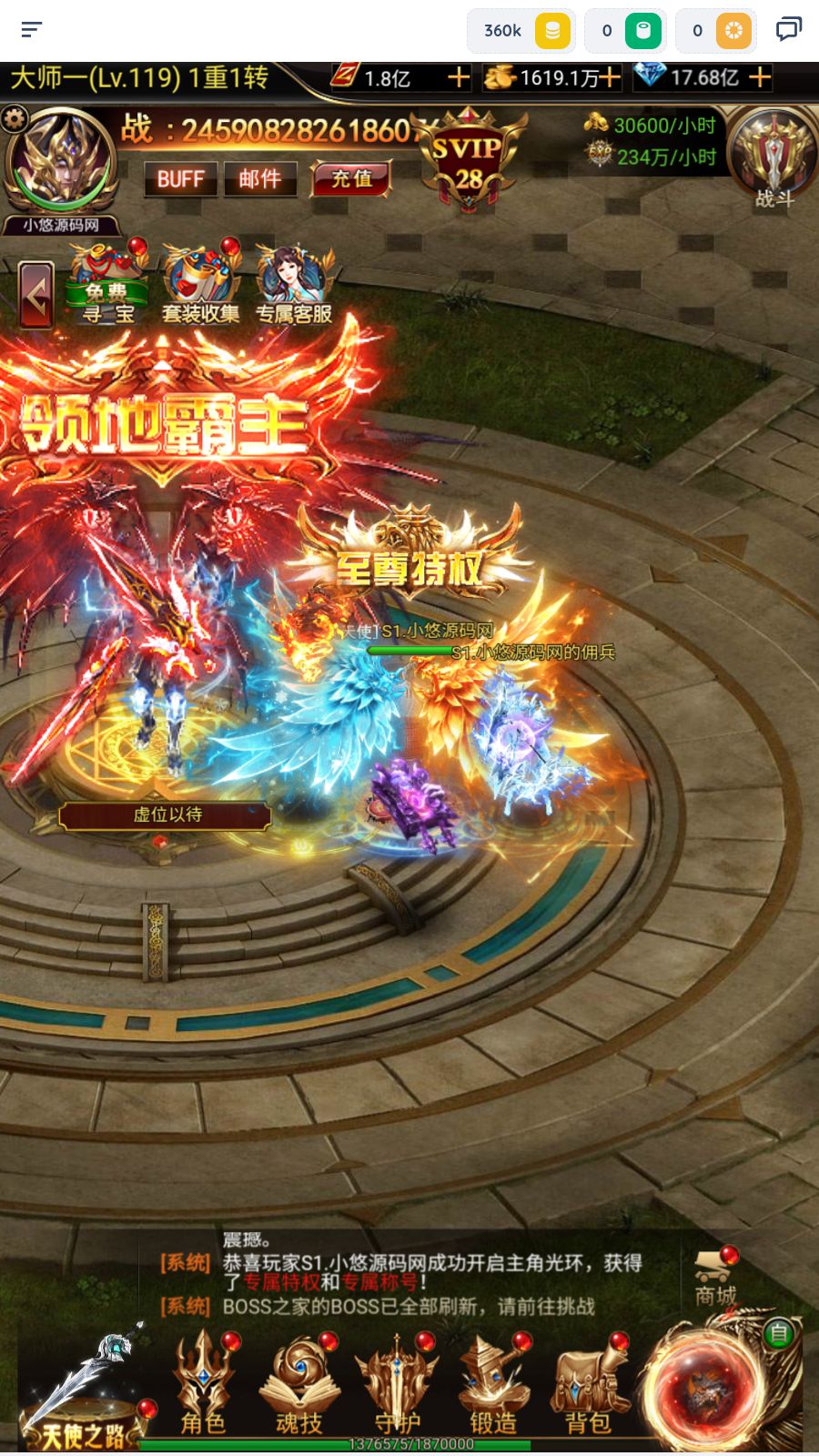Open 套装收集 set collection
819x1456 pixels.
click(201, 286)
